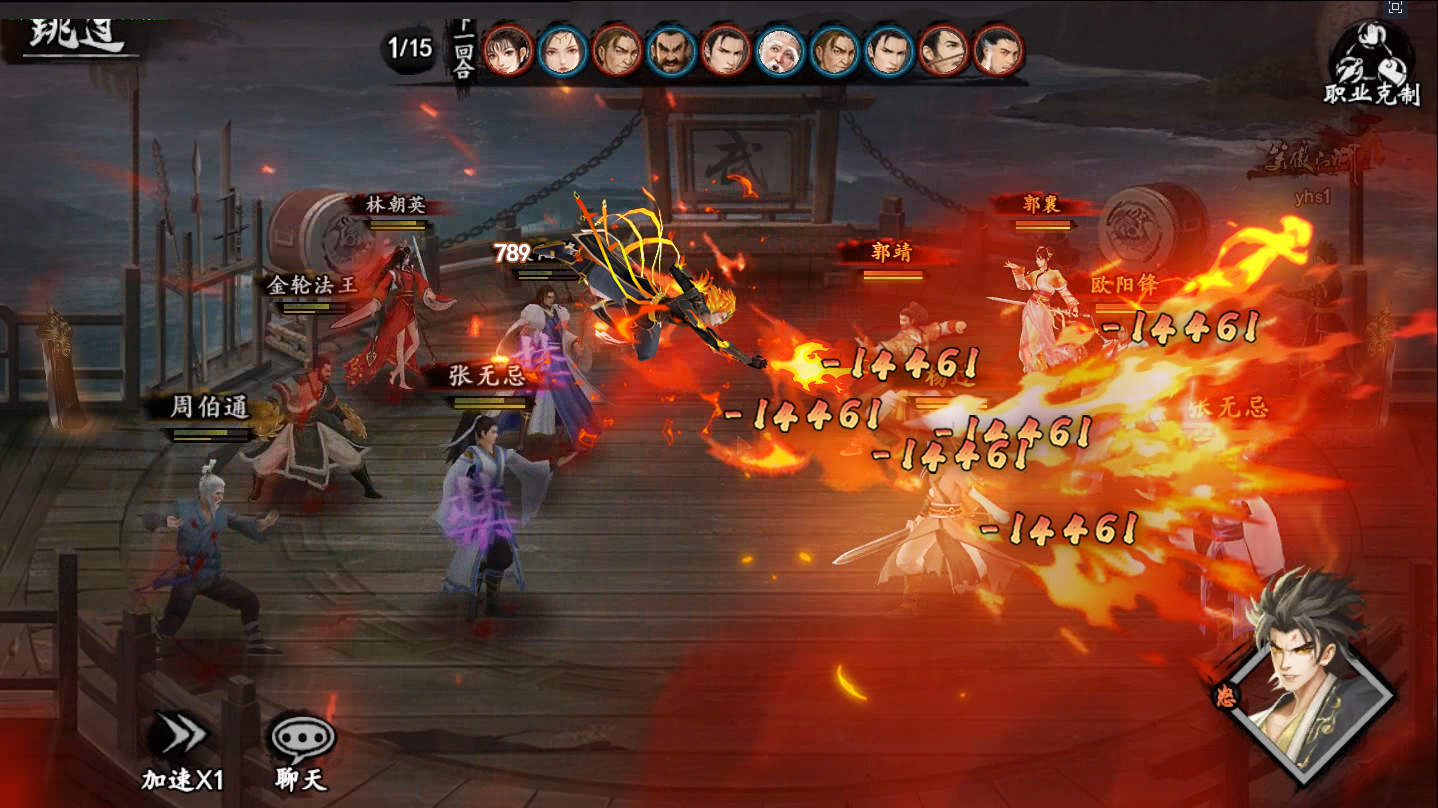This screenshot has height=808, width=1438.
Task: Select the blue-ringed woman with forehead jewel
Action: 562,50
